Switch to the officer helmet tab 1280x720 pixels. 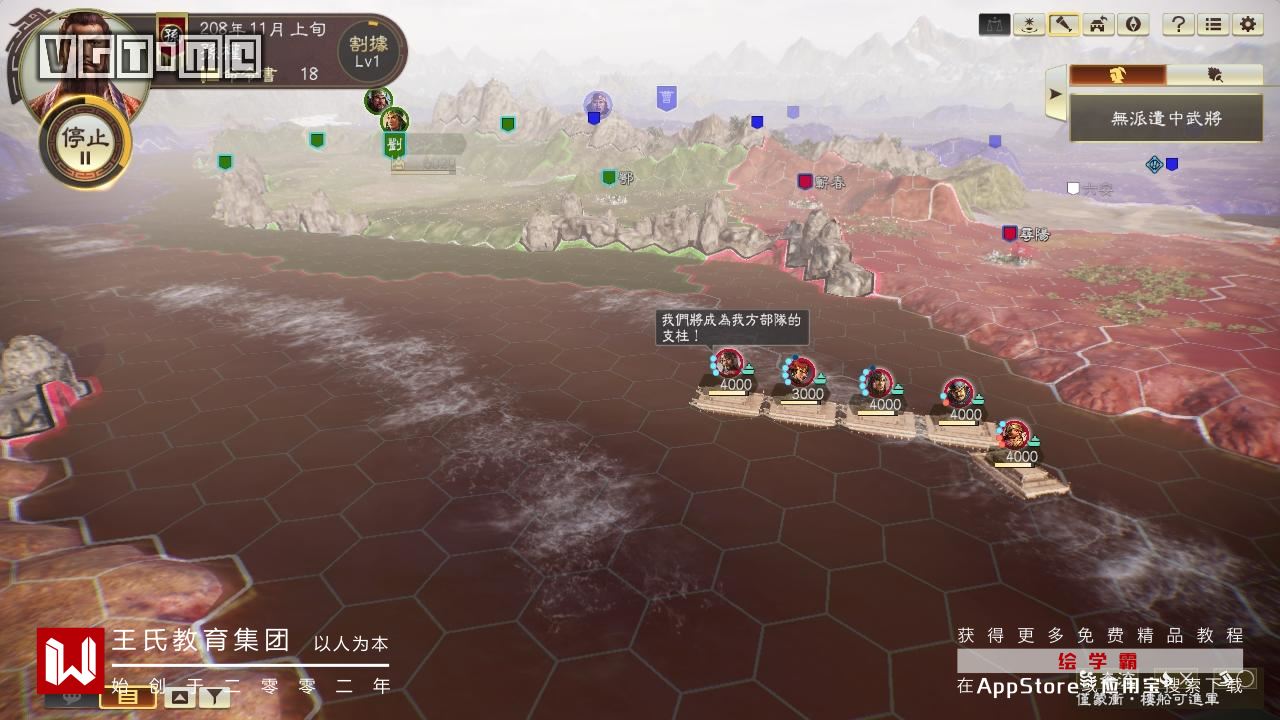pos(1117,75)
